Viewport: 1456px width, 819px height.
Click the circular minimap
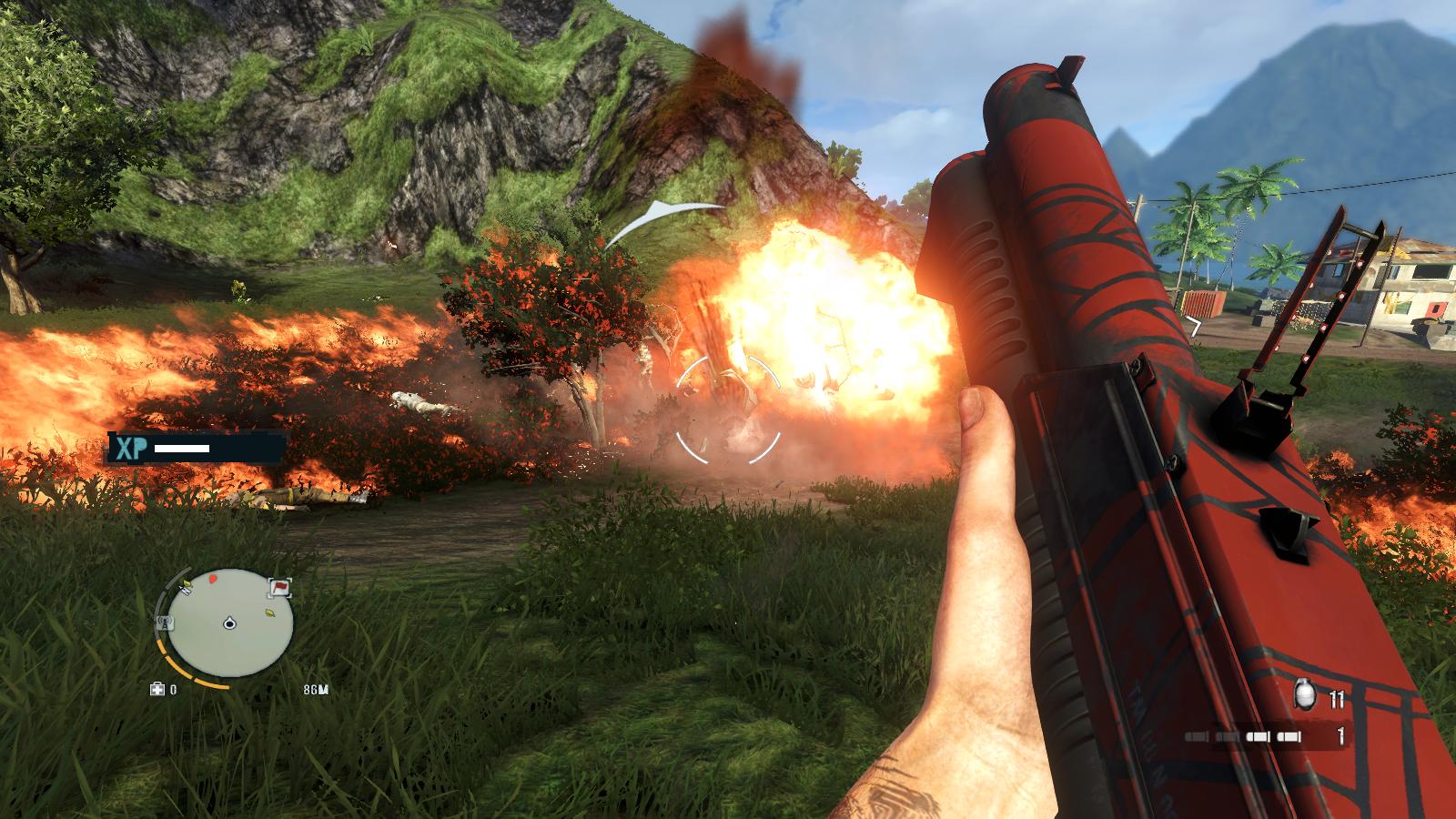point(230,623)
